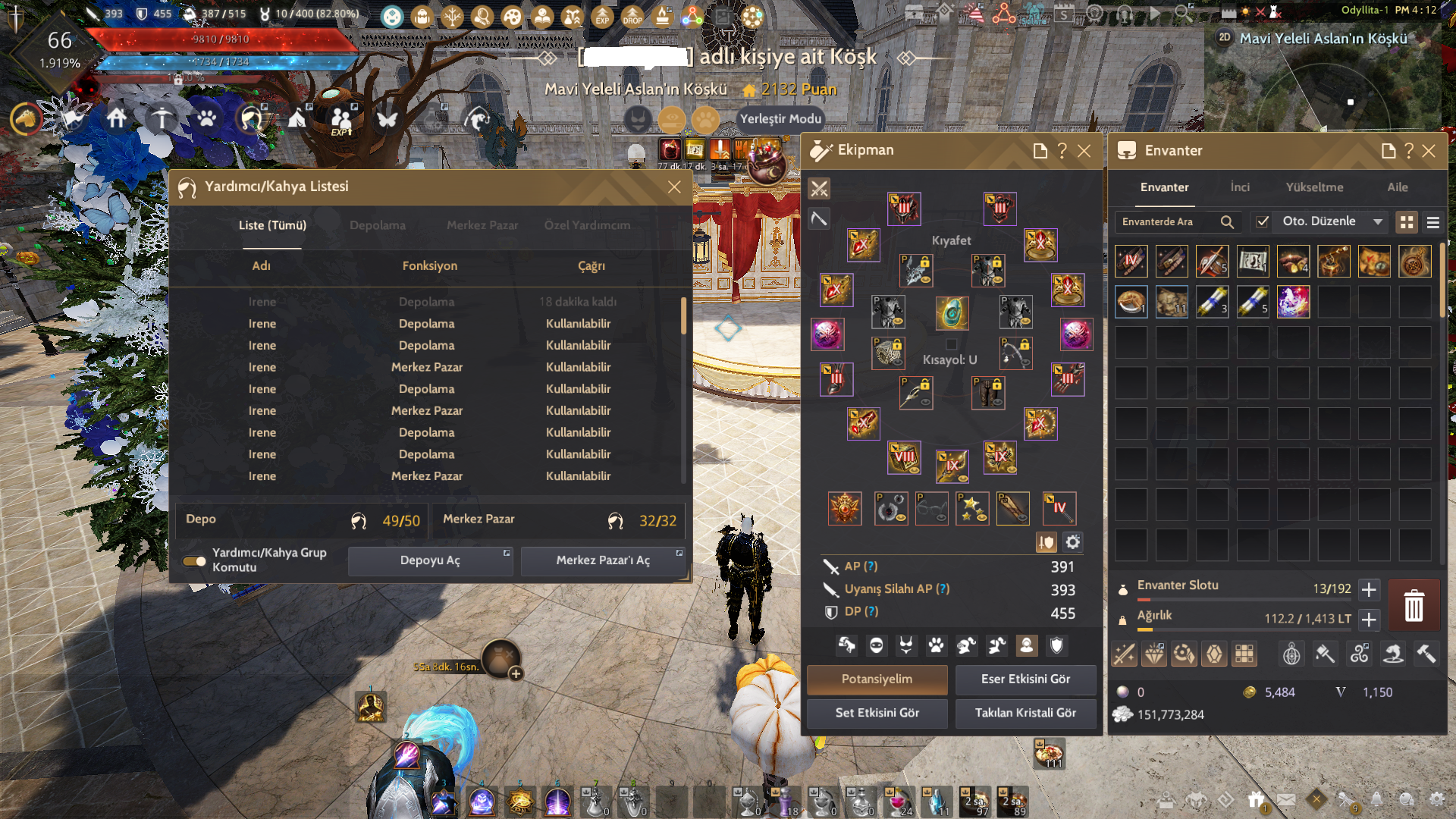This screenshot has height=819, width=1456.
Task: Open the Merkez Pazar tab in the helper list
Action: tap(482, 225)
